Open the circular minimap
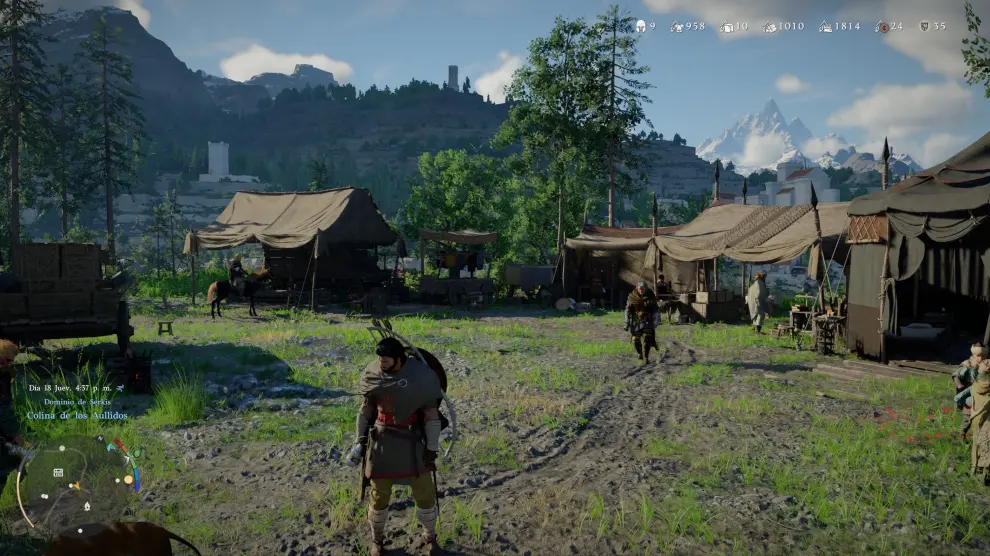Screen dimensions: 990x556 click(x=77, y=481)
